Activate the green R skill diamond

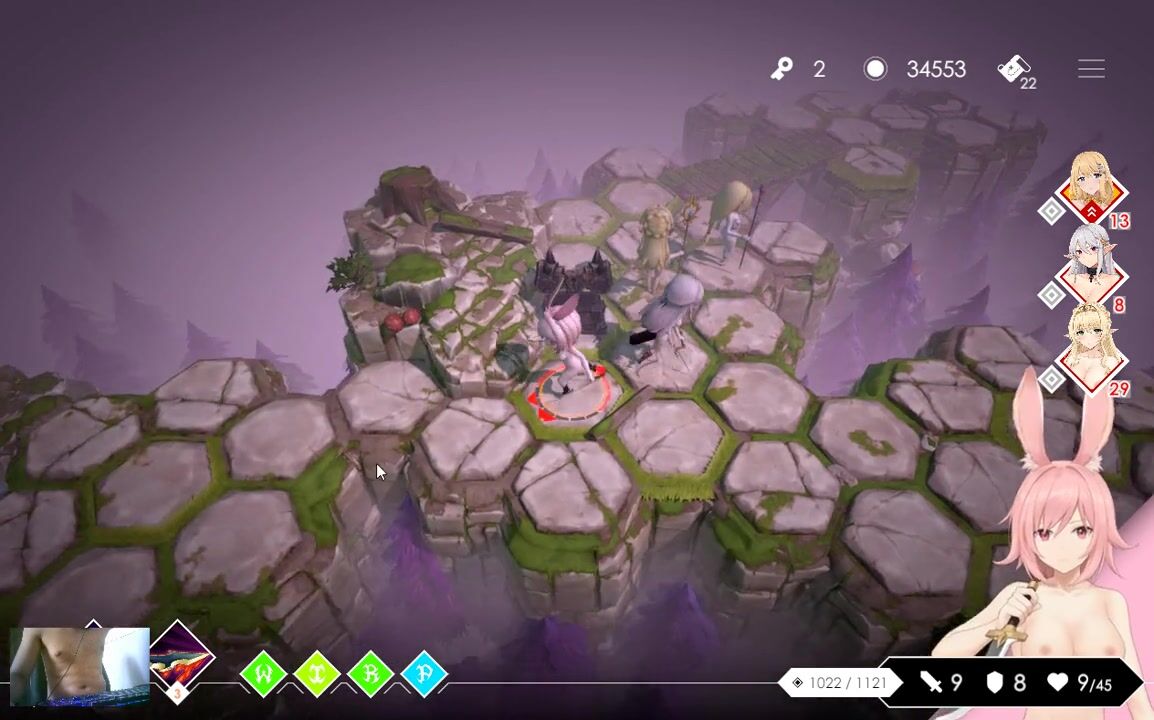point(370,675)
